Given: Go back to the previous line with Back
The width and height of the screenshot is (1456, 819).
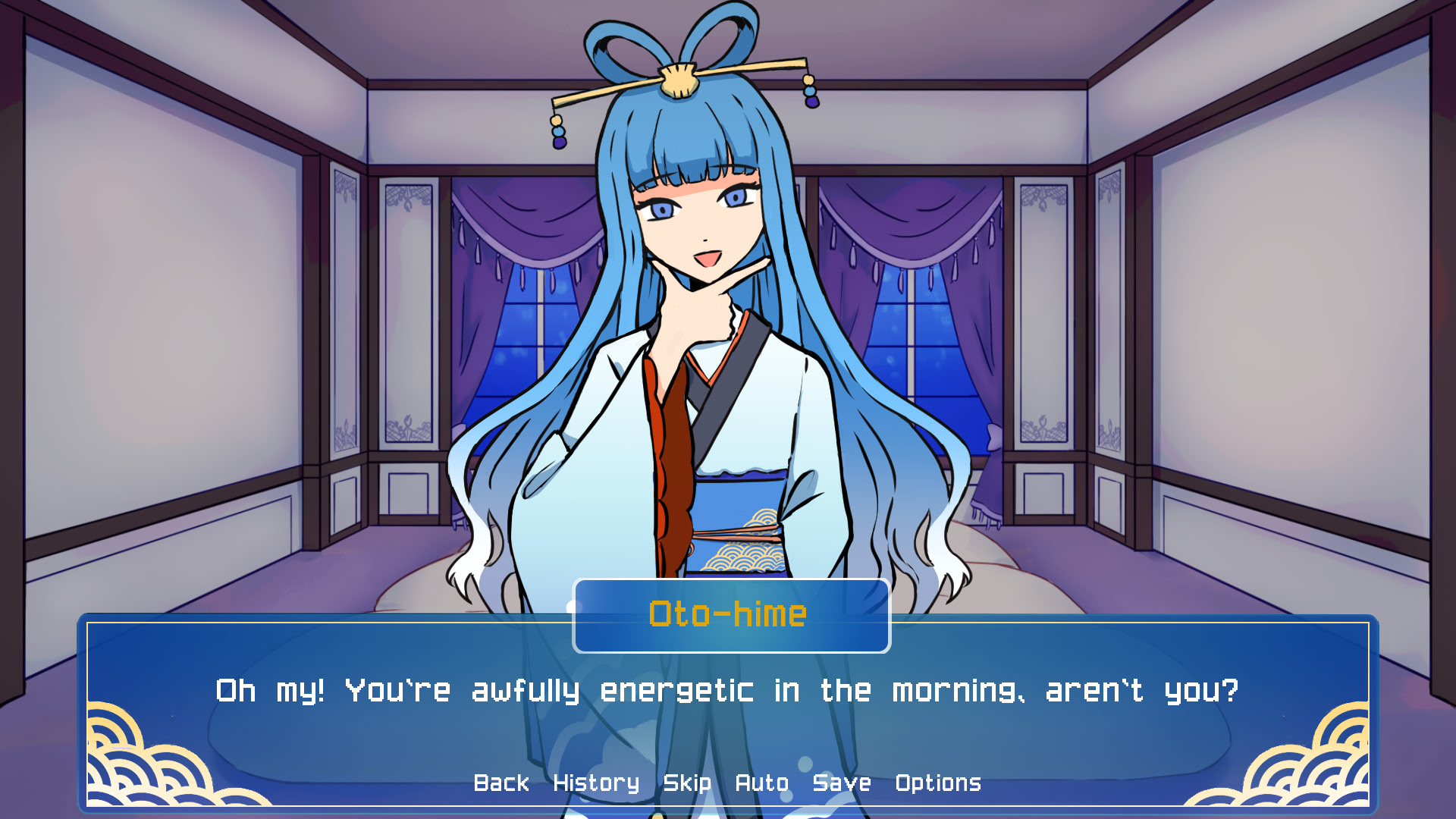Looking at the screenshot, I should 501,783.
